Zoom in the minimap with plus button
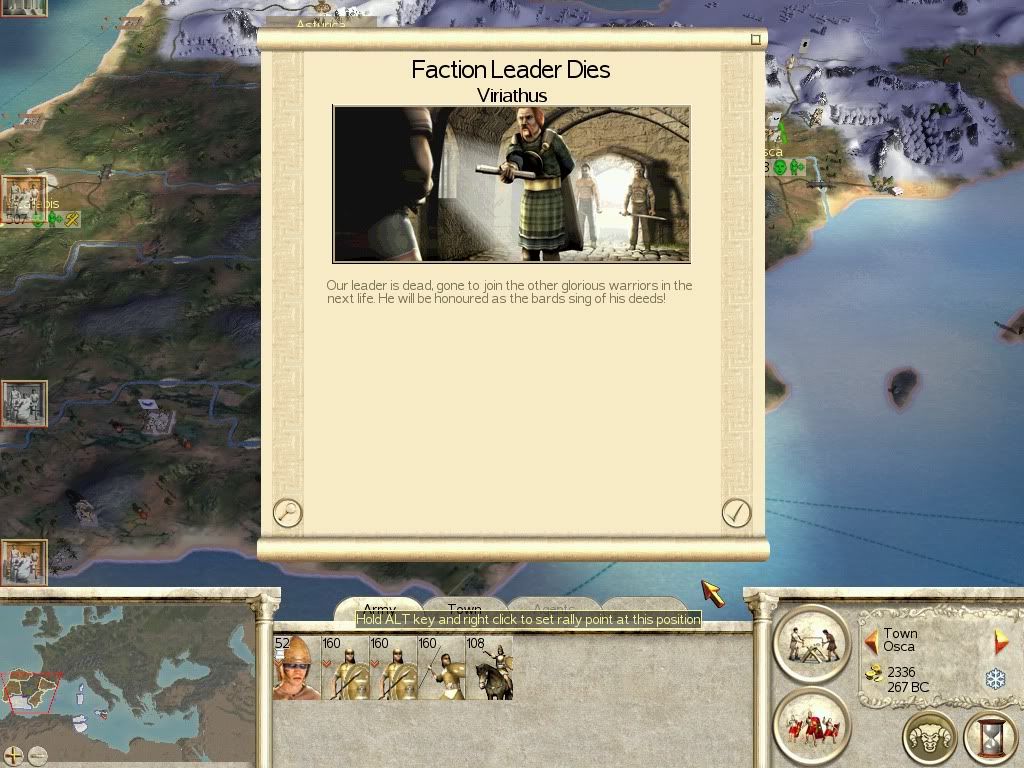Screen dimensions: 1024x768 [14, 755]
